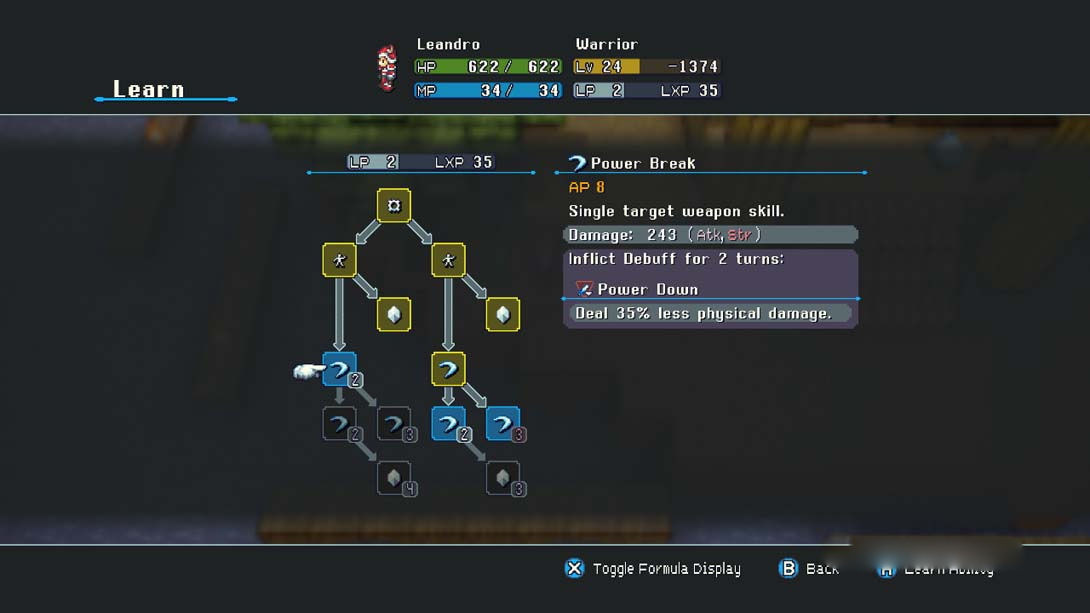Select the gear node atop the skill tree
Screen dimensions: 1090x613
[x=394, y=205]
